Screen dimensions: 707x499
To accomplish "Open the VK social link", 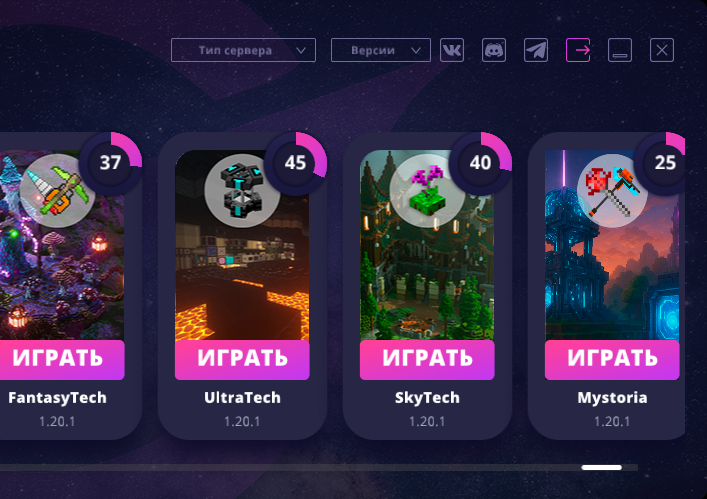I will click(452, 50).
